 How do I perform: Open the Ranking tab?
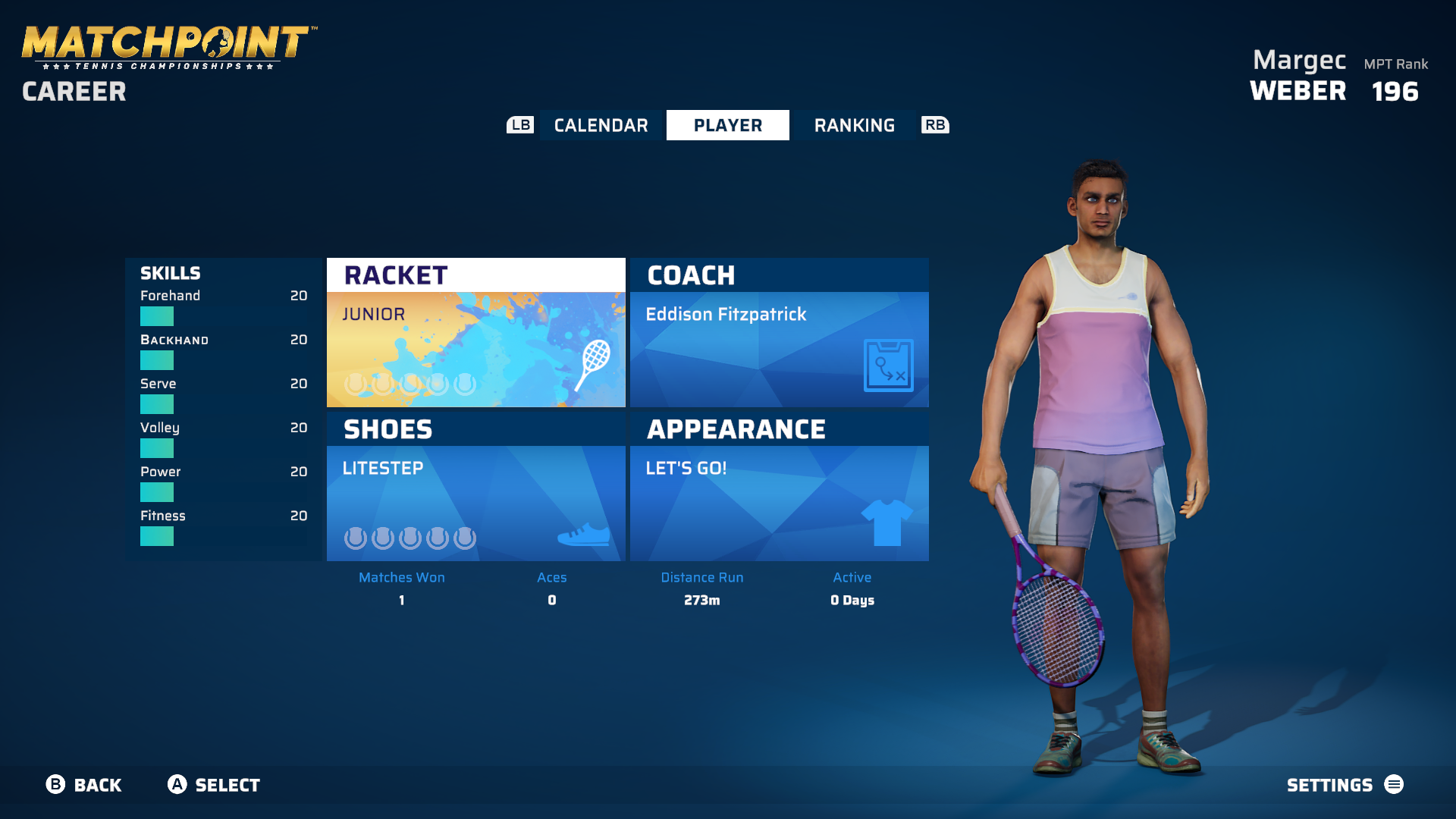pos(855,125)
